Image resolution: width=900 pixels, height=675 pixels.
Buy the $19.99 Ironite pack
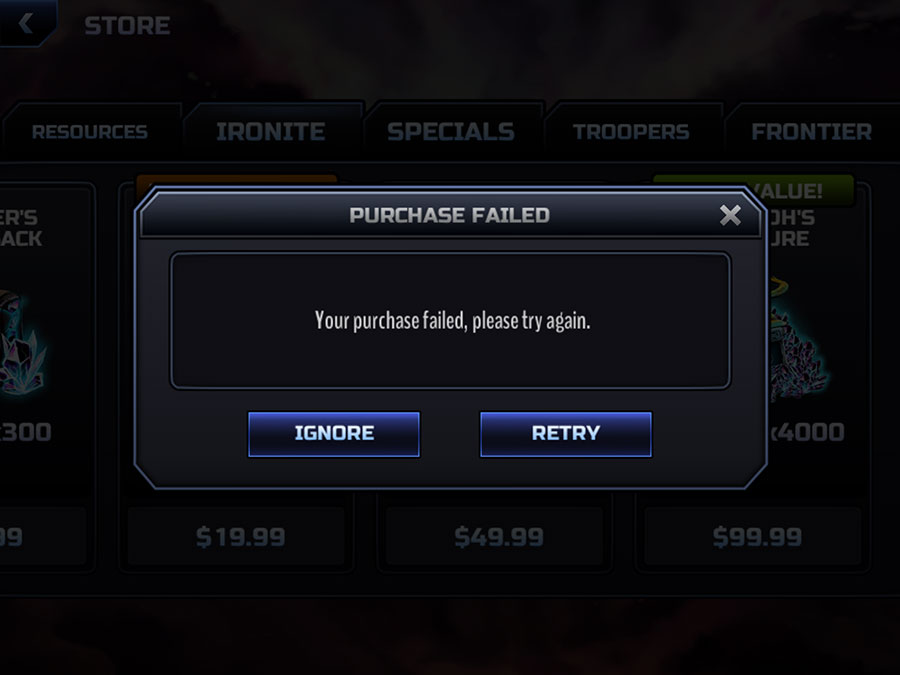click(x=240, y=537)
